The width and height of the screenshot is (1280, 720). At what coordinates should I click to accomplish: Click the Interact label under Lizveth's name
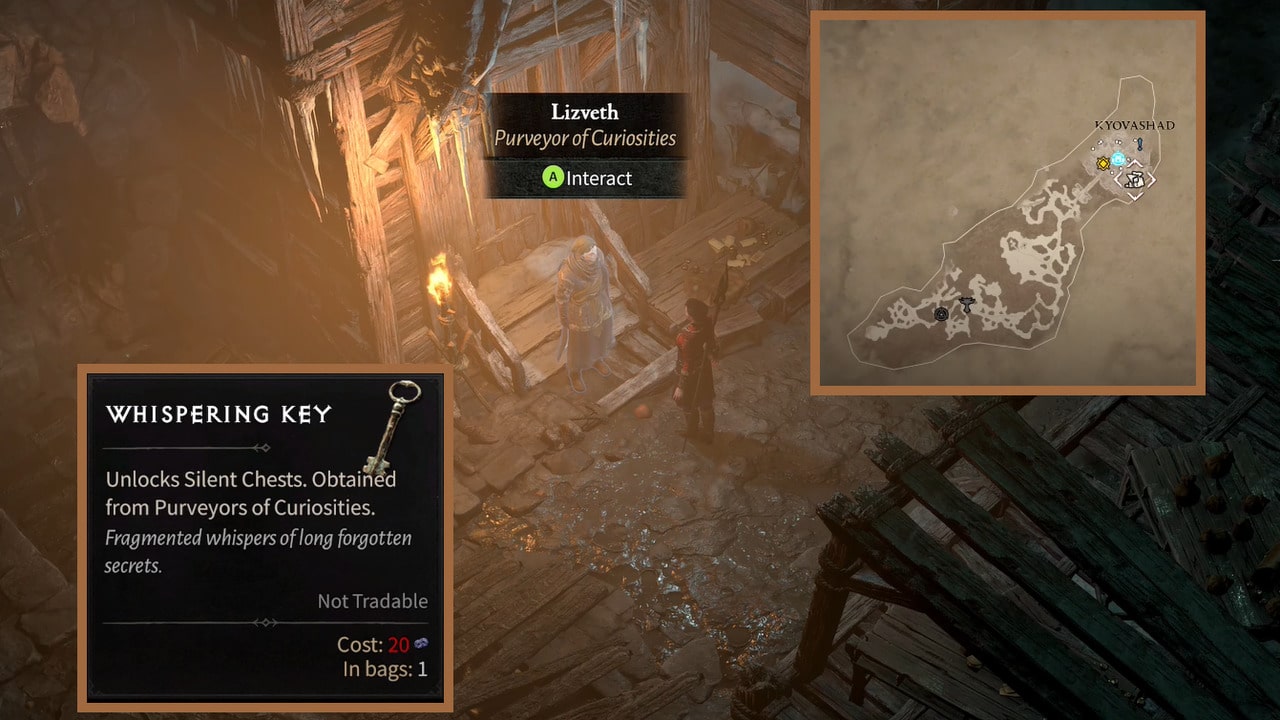pyautogui.click(x=587, y=178)
